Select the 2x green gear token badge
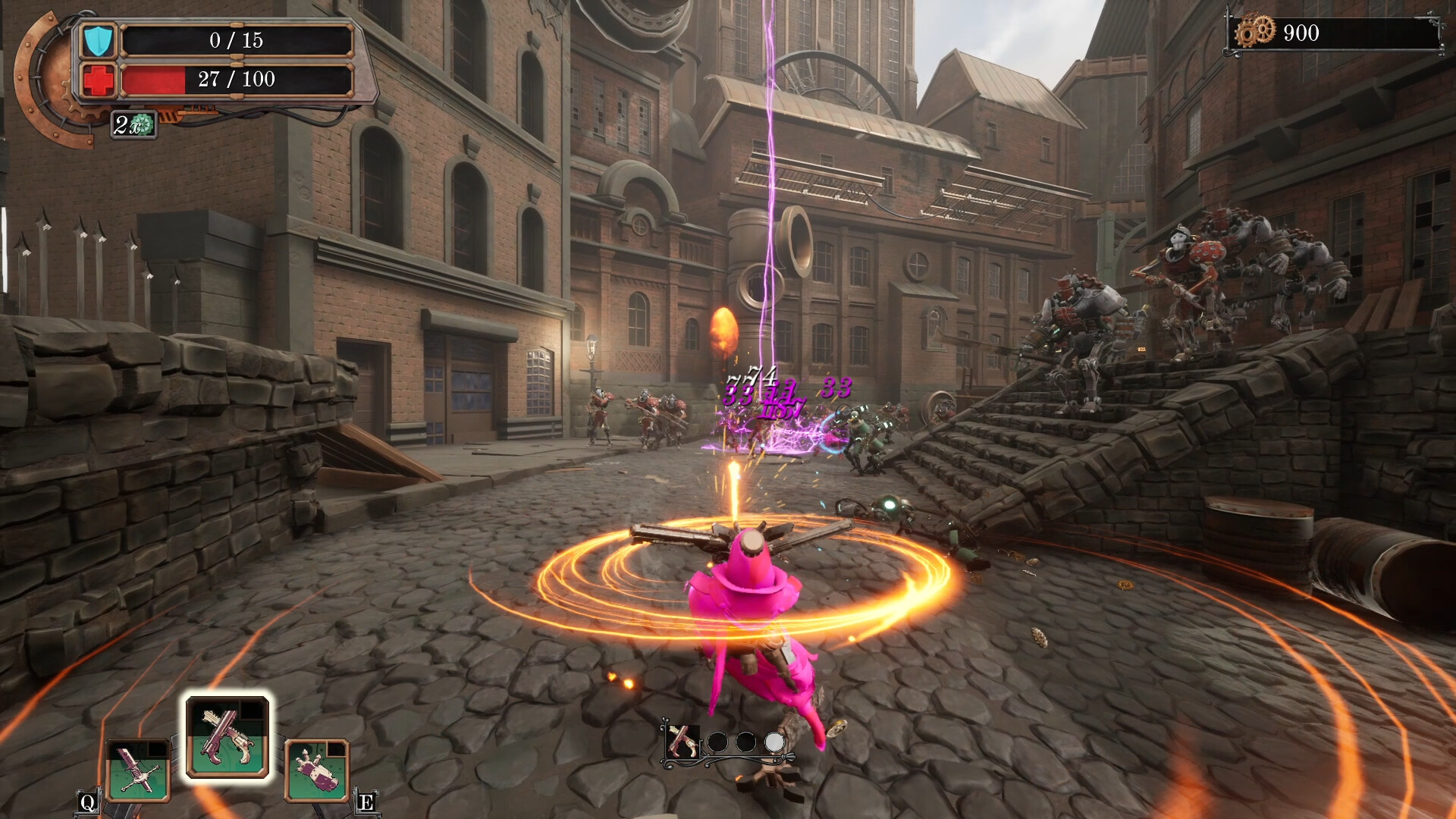The width and height of the screenshot is (1456, 819). pos(134,124)
